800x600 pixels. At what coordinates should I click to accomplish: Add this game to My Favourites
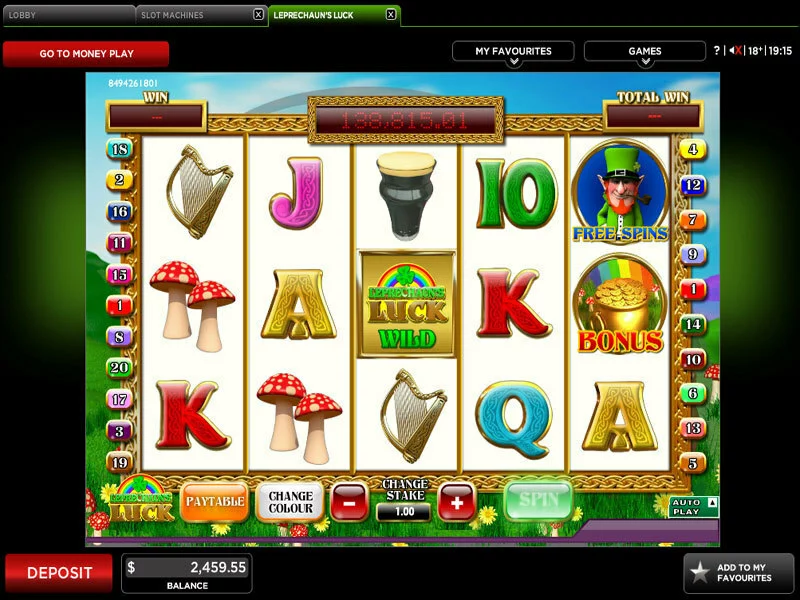pyautogui.click(x=739, y=573)
